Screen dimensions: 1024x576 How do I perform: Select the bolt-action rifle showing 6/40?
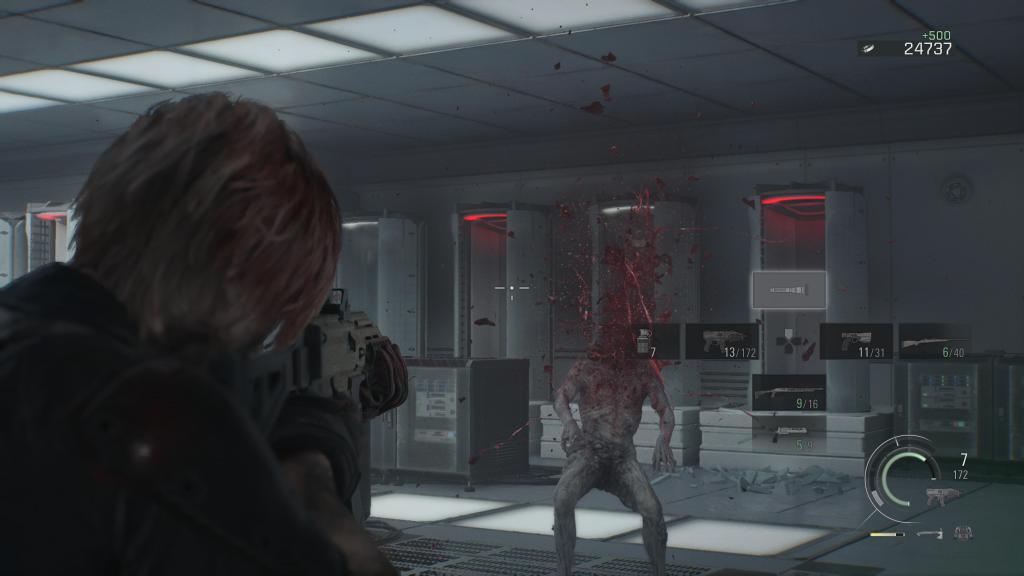tap(934, 341)
